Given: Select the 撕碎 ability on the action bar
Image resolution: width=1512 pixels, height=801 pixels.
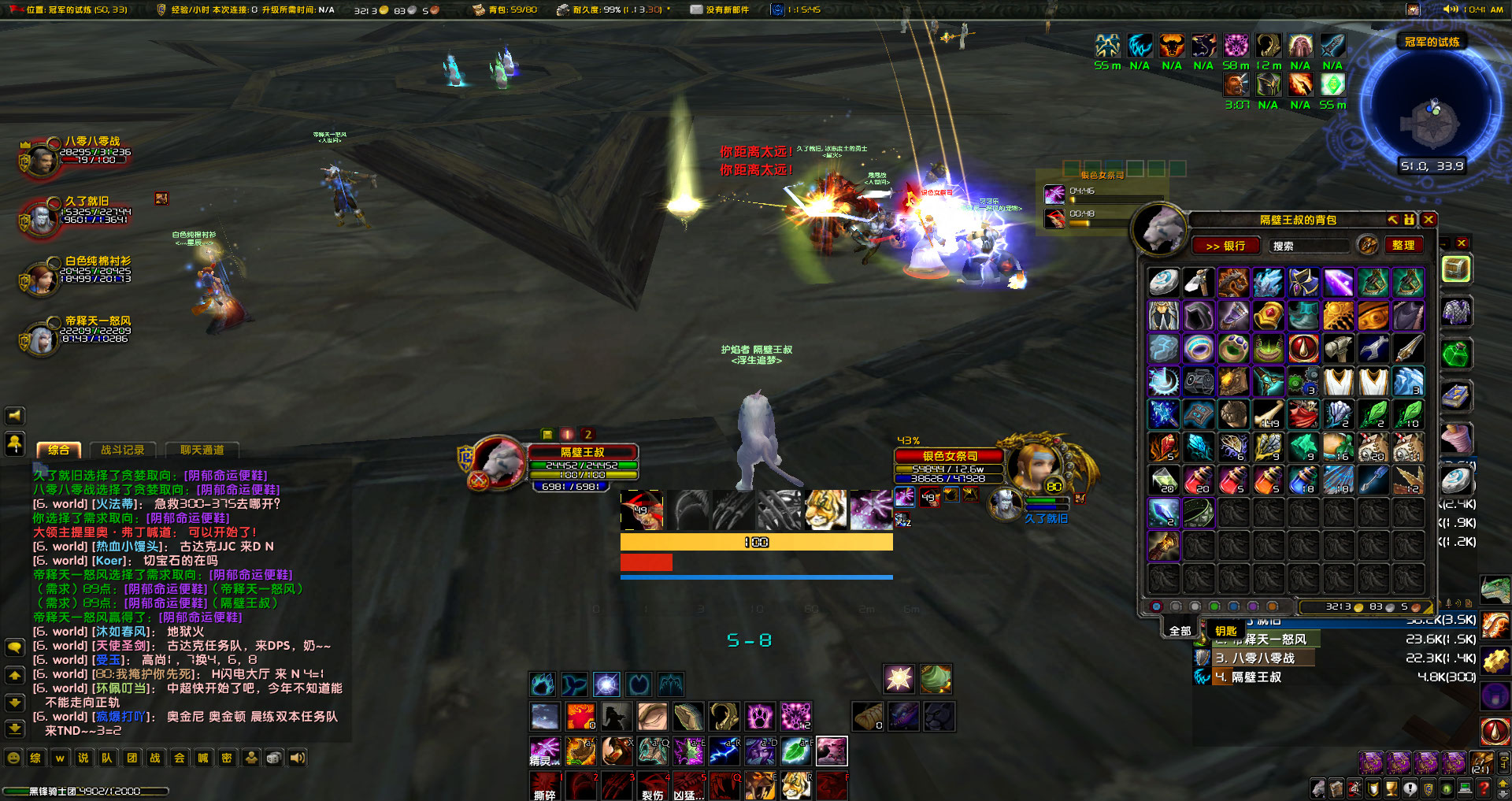Looking at the screenshot, I should (x=545, y=785).
